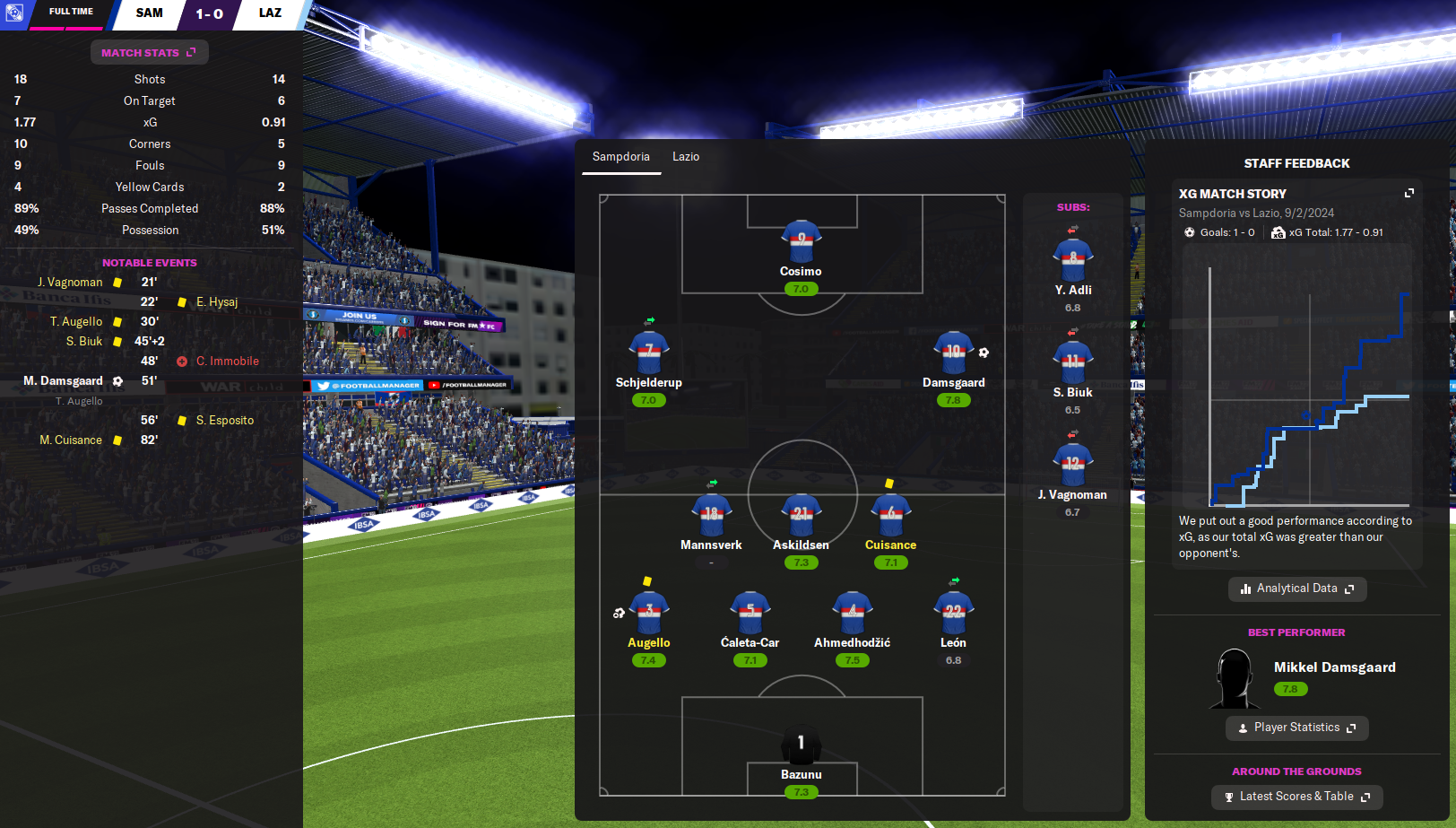This screenshot has width=1456, height=828.
Task: Select defender Ahmedhodžić
Action: pyautogui.click(x=852, y=613)
